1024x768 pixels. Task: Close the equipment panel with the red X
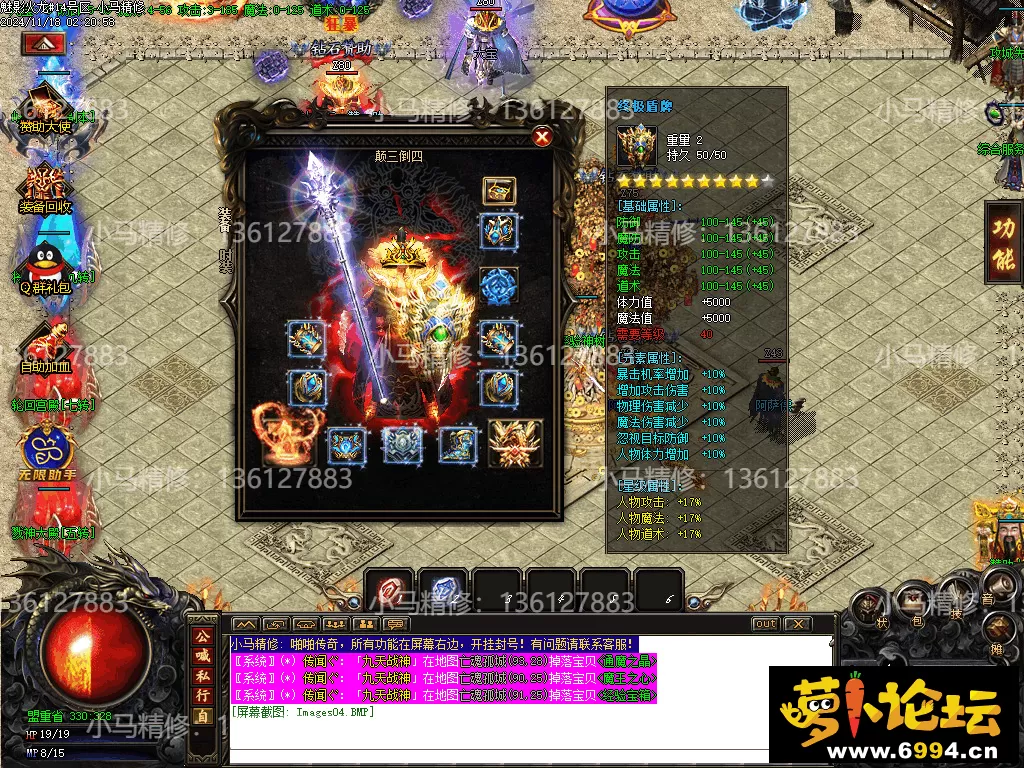[x=542, y=137]
